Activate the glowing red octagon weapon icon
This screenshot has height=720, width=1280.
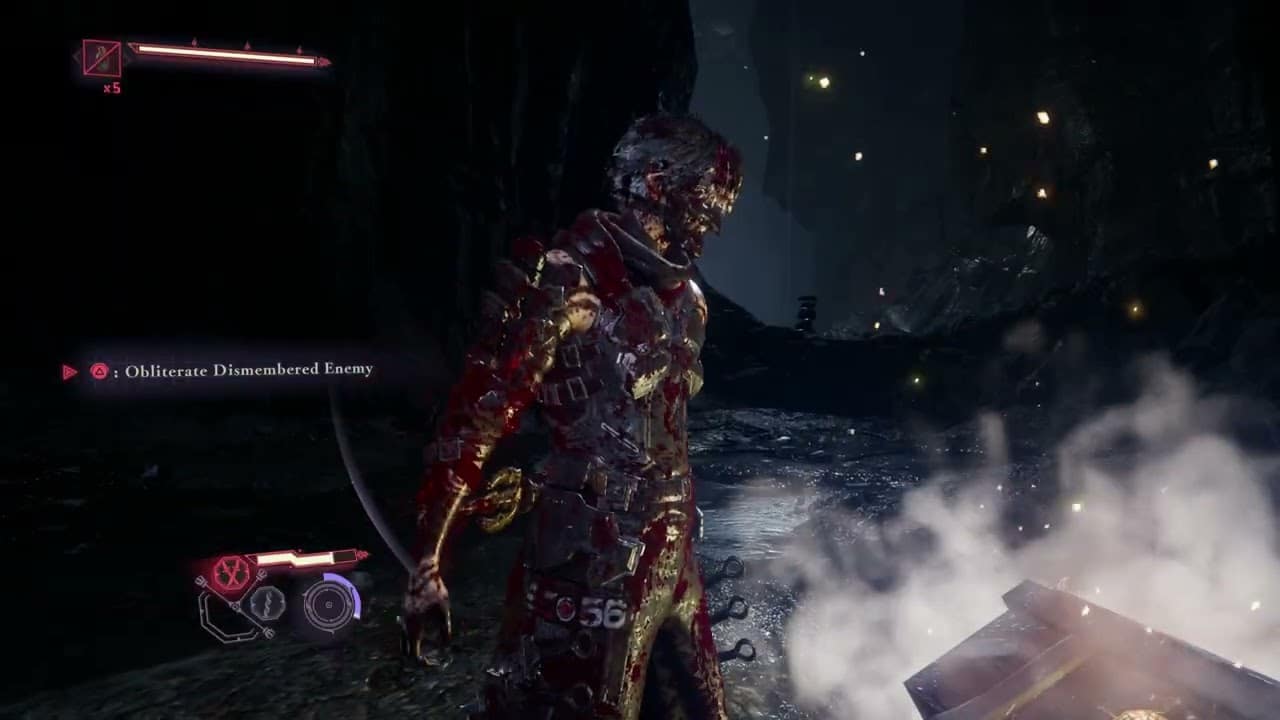231,573
